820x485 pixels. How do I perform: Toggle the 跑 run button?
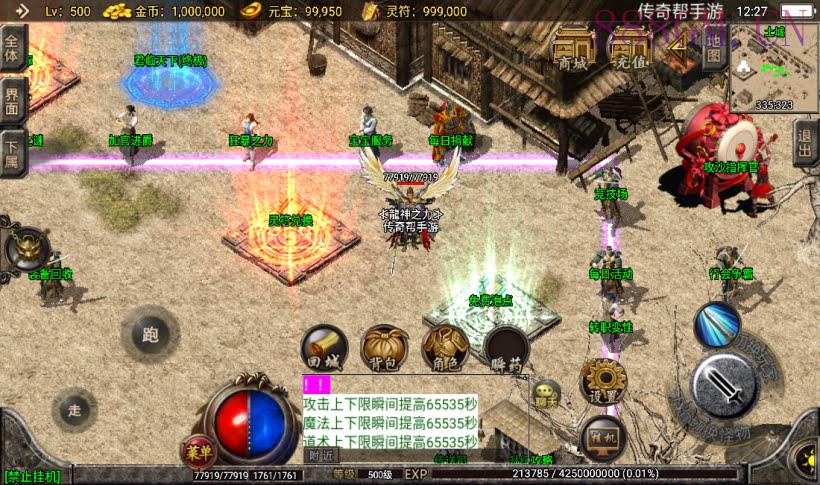[151, 333]
